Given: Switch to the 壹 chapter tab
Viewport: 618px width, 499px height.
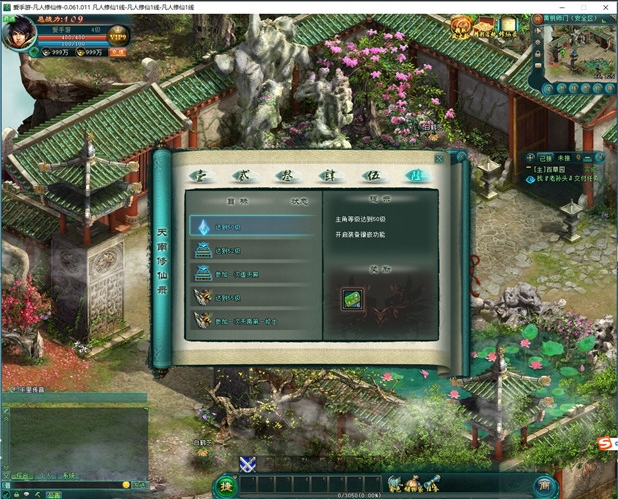Looking at the screenshot, I should pos(198,175).
